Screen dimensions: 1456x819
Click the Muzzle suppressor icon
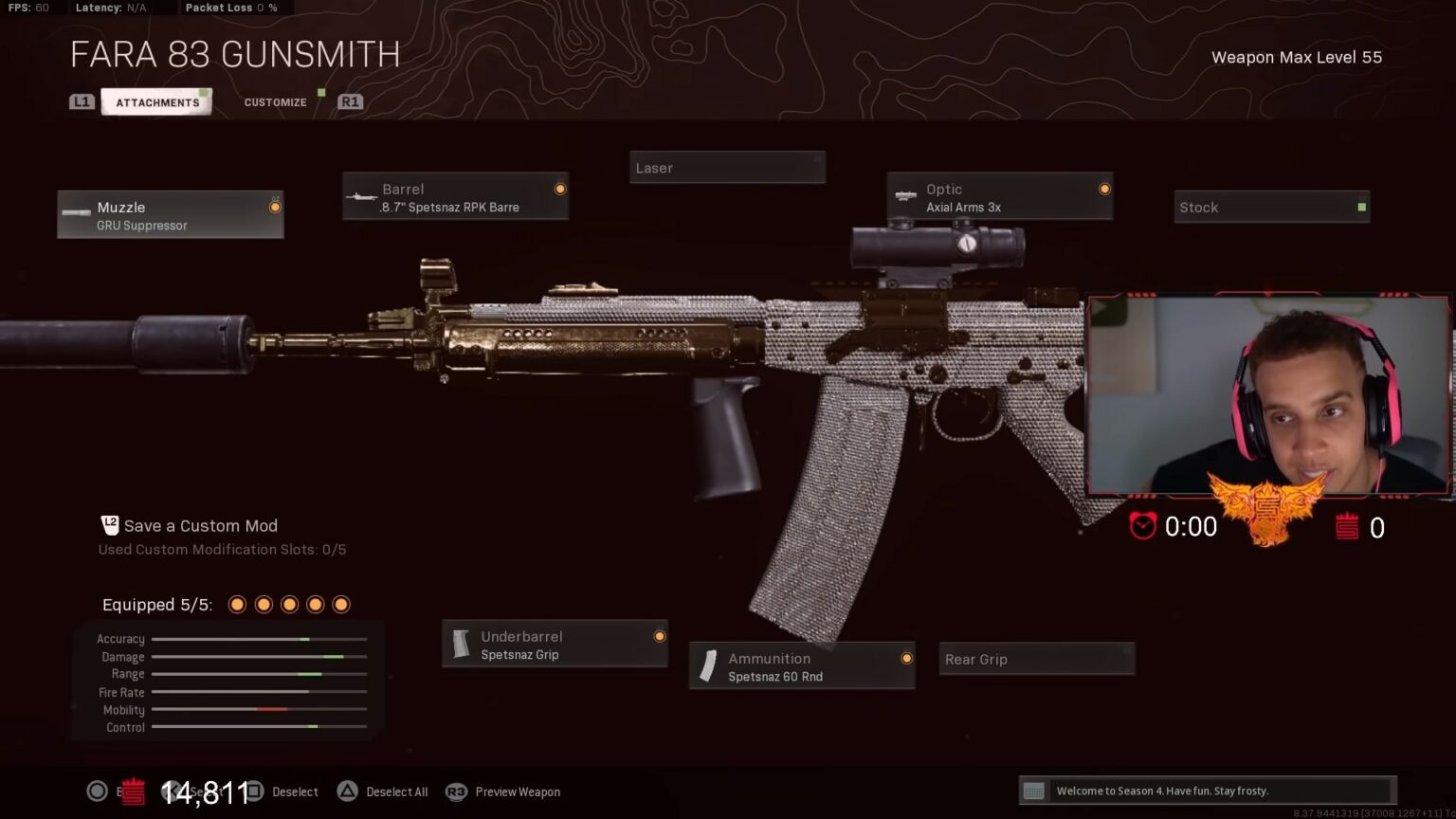click(x=76, y=212)
